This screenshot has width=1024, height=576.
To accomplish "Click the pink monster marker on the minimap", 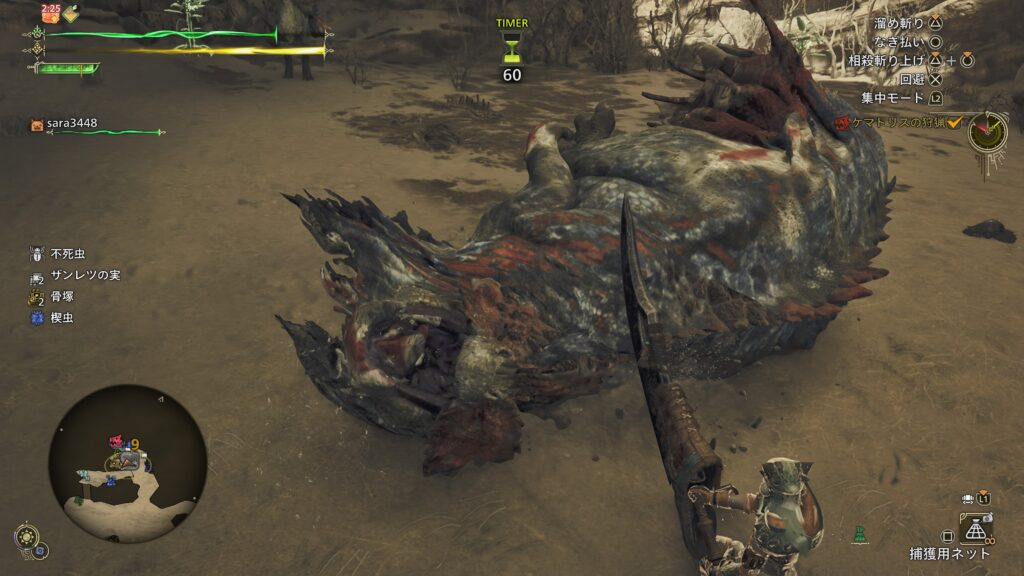I will (117, 441).
